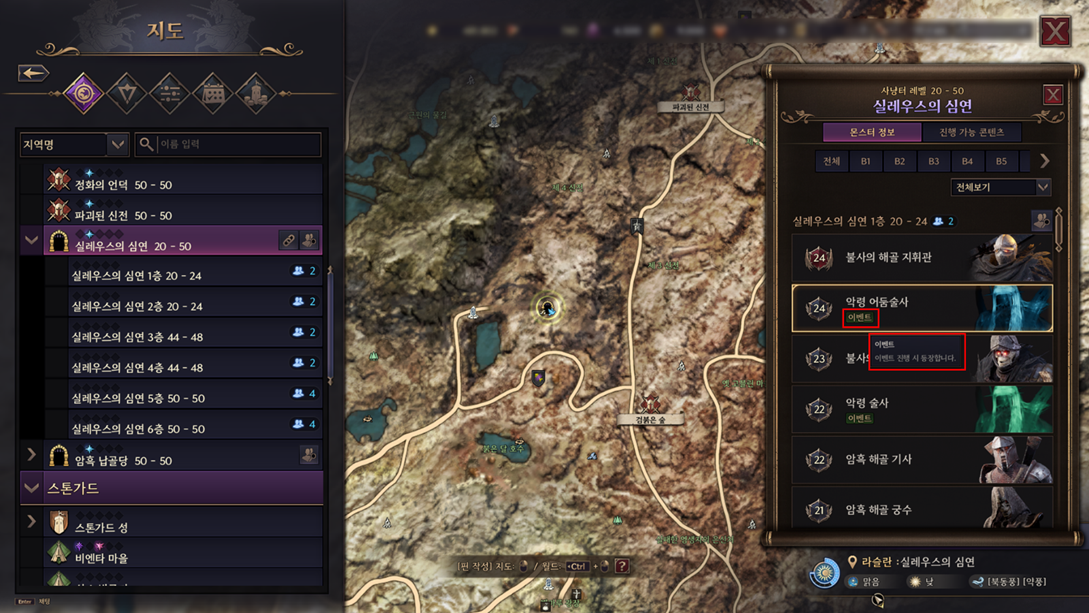
Task: Select the B3 floor filter
Action: coord(933,161)
